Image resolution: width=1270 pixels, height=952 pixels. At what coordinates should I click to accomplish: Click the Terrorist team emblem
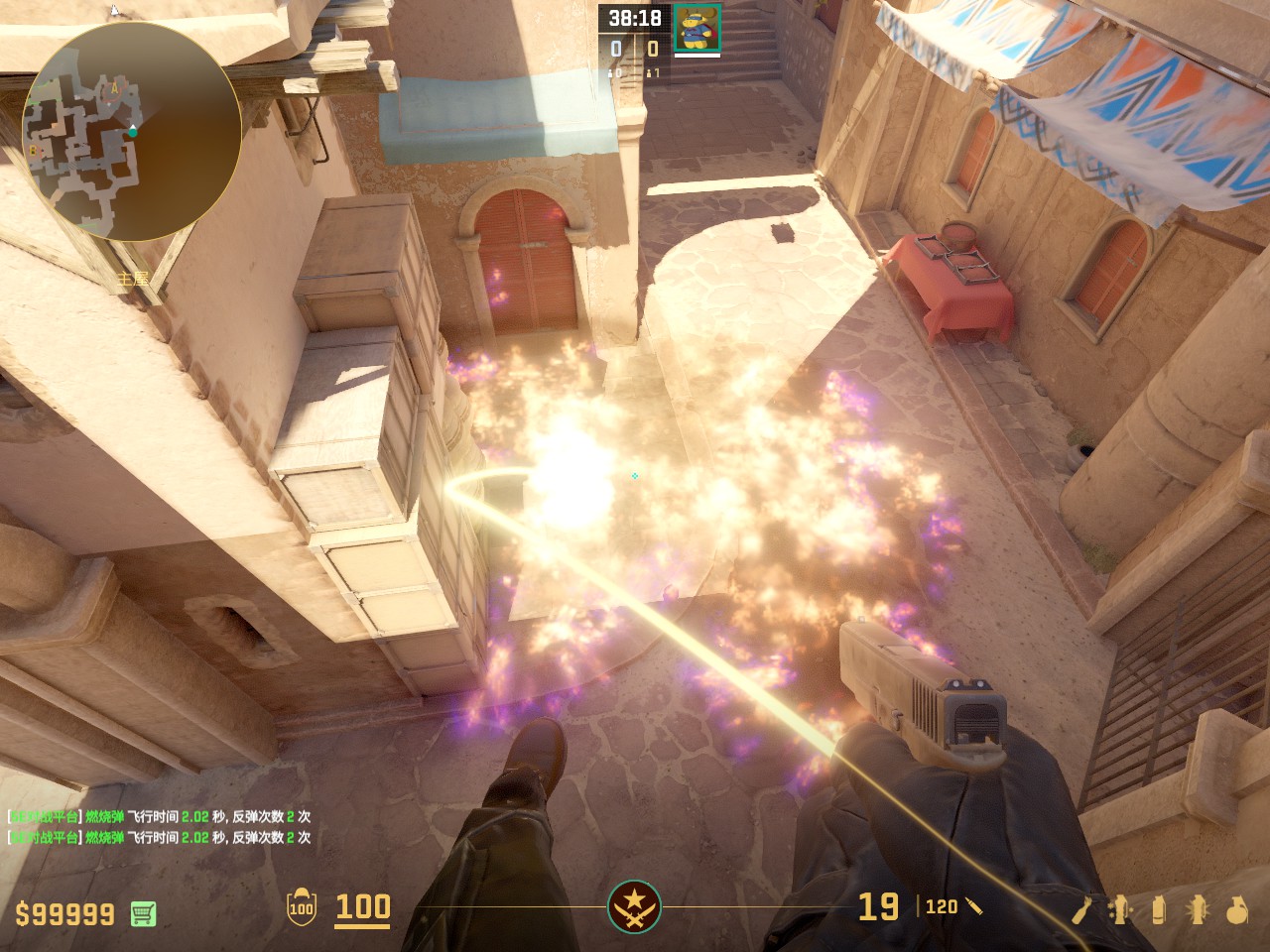coord(634,906)
